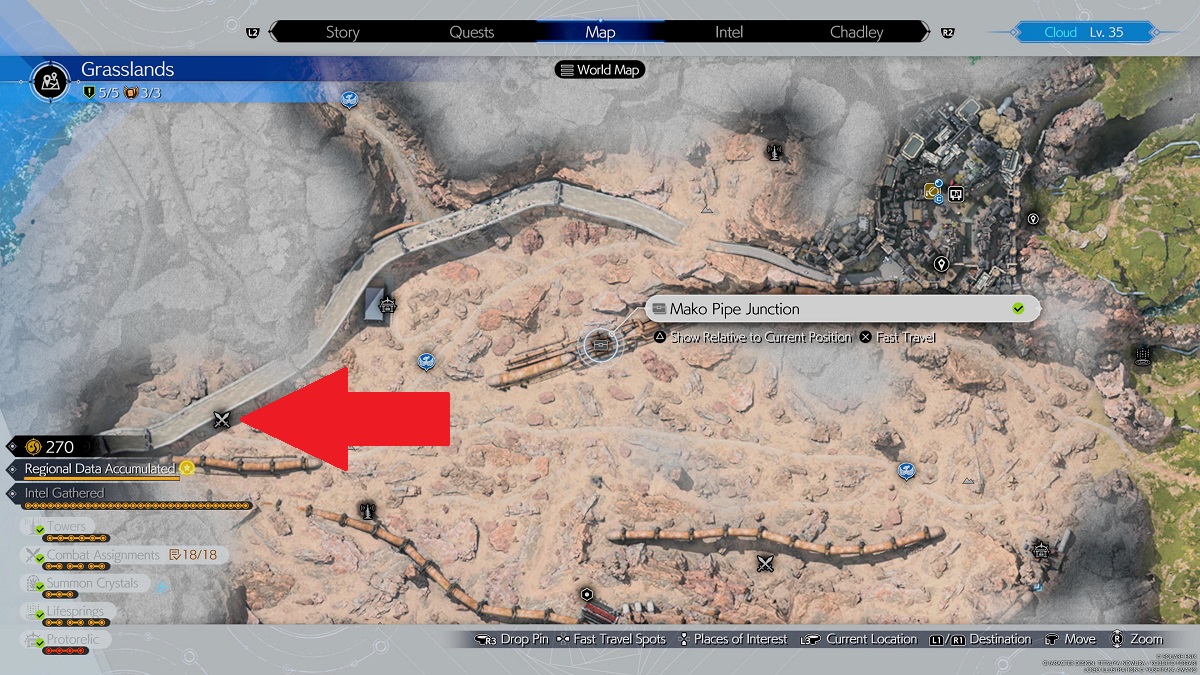Select the Protorelic intel entry
Image resolution: width=1200 pixels, height=675 pixels.
(73, 639)
